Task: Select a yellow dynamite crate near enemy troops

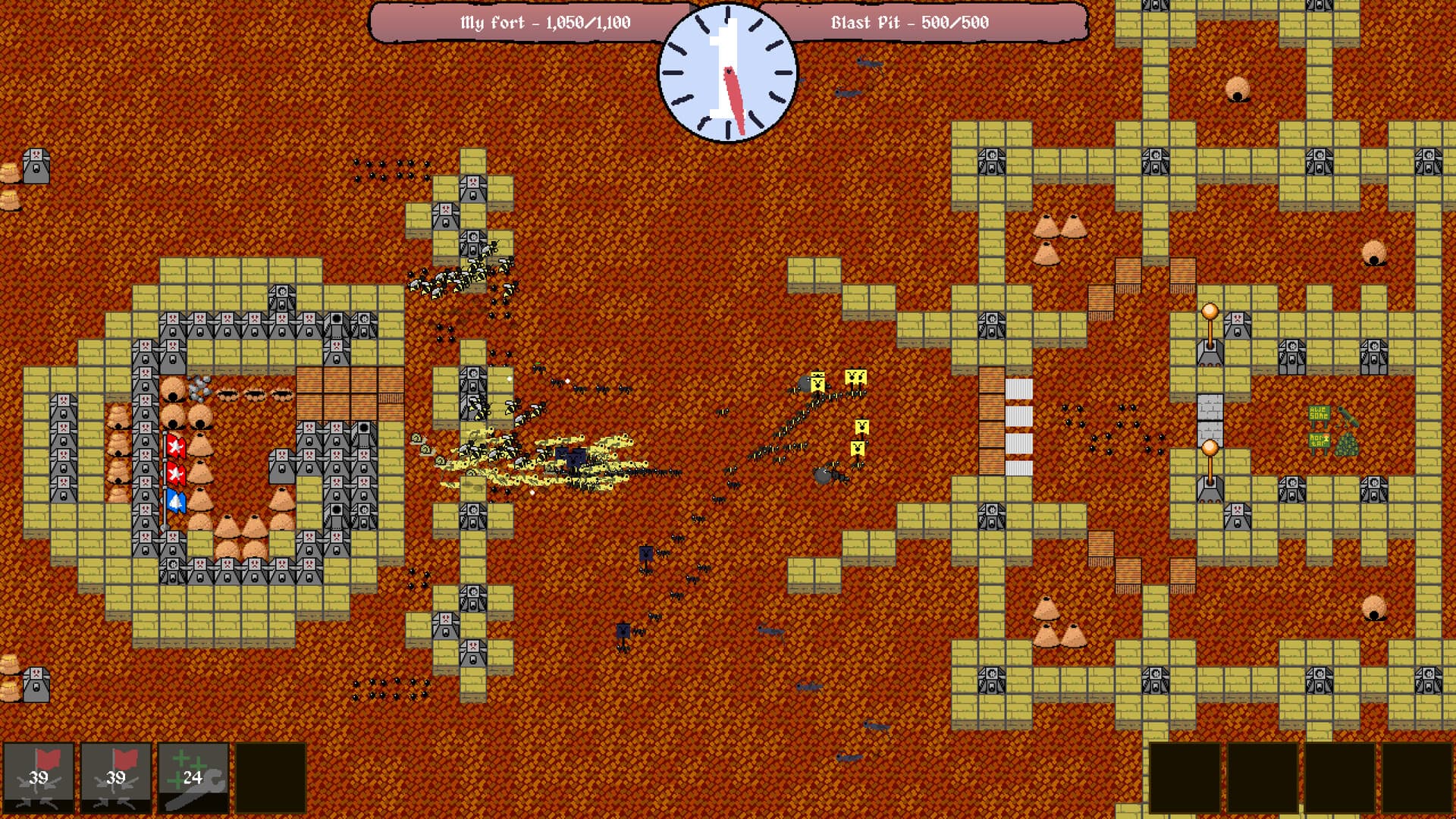Action: click(x=857, y=375)
